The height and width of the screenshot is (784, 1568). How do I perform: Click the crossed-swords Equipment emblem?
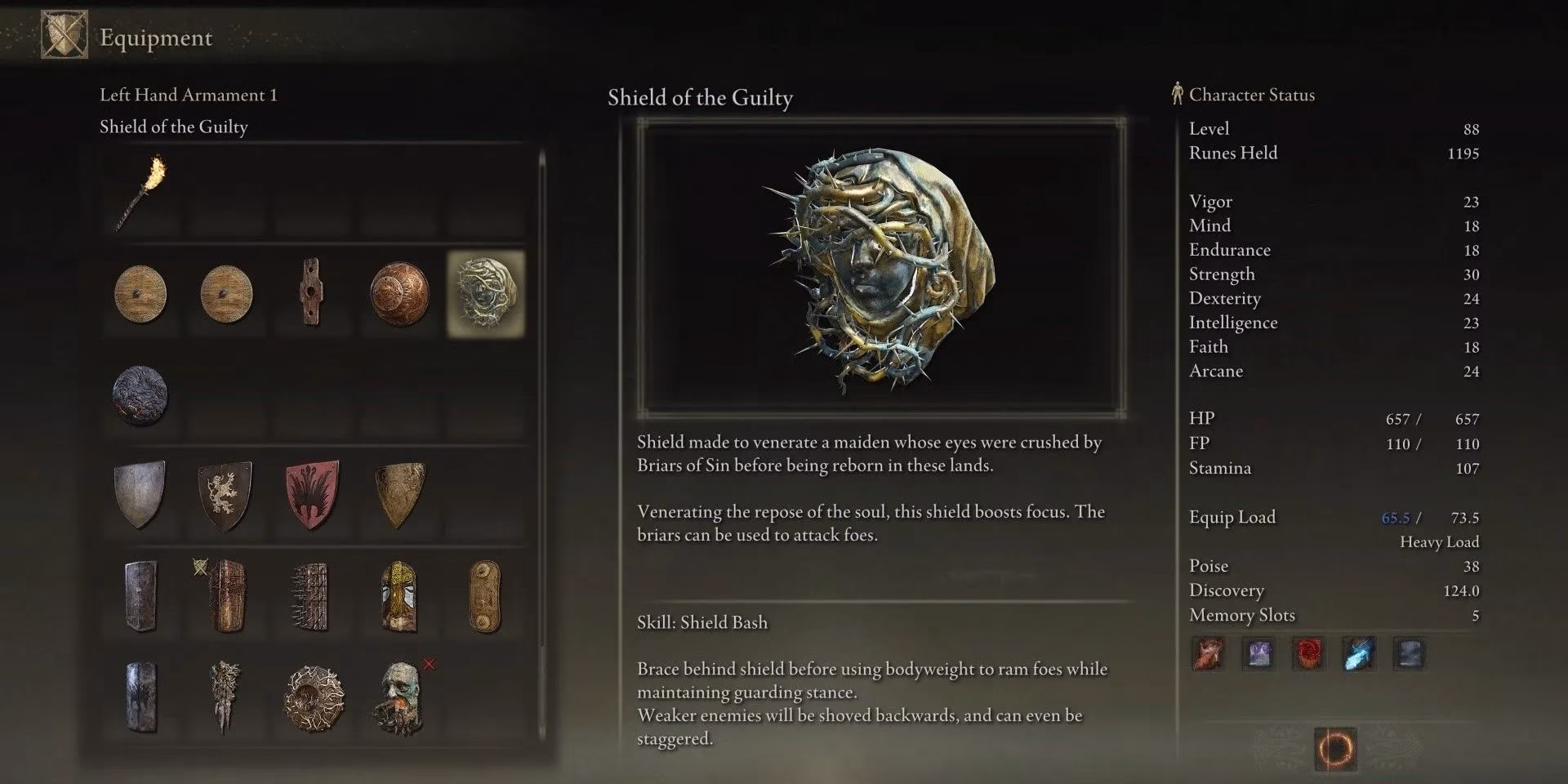65,36
